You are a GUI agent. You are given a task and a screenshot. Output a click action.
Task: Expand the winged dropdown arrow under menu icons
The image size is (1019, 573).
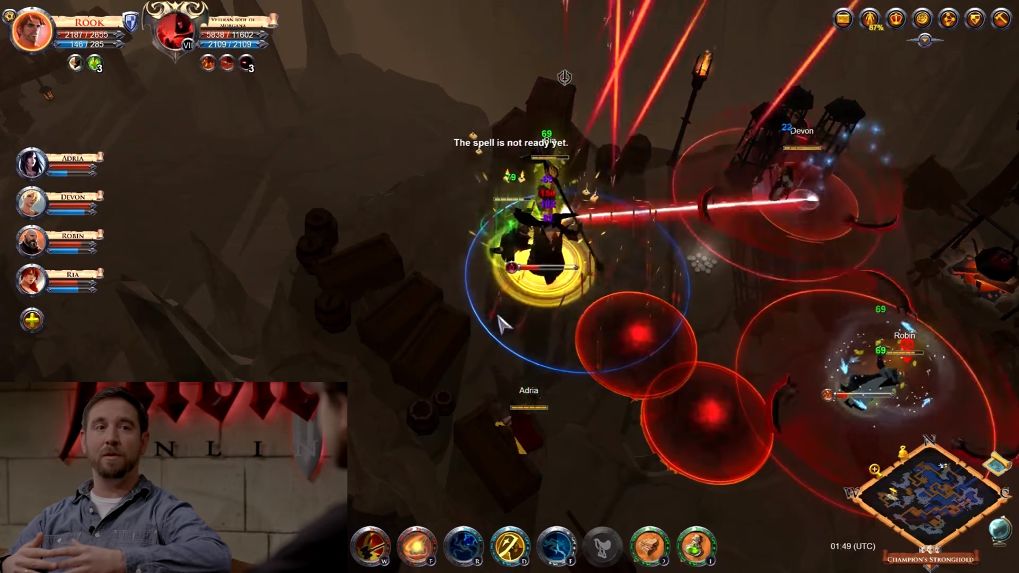tap(924, 40)
